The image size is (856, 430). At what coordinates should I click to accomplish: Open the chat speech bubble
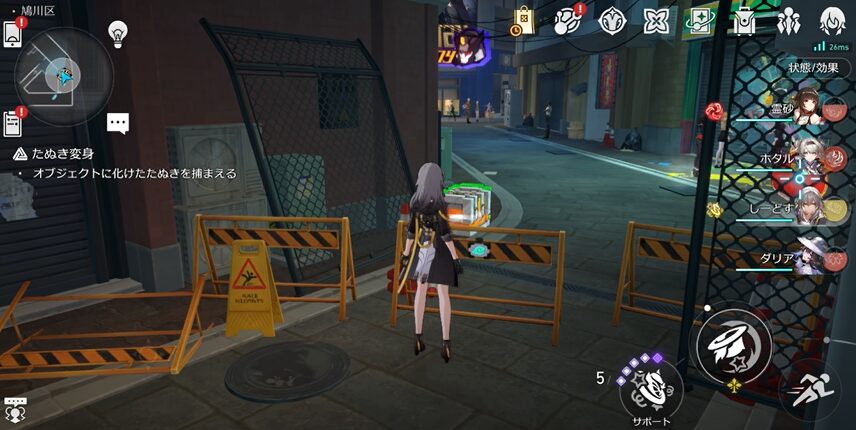(119, 123)
